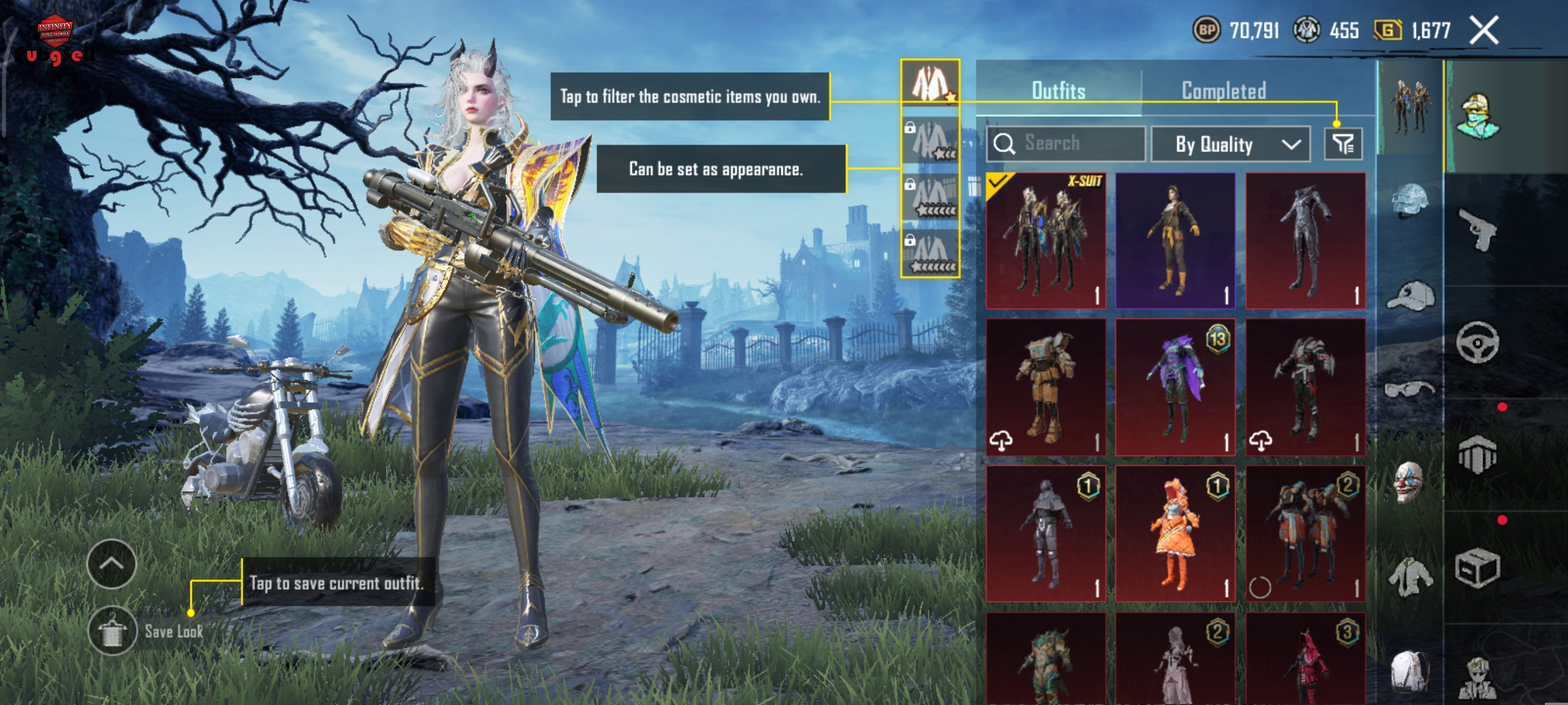
Task: Toggle the owned items filter button
Action: 1342,144
